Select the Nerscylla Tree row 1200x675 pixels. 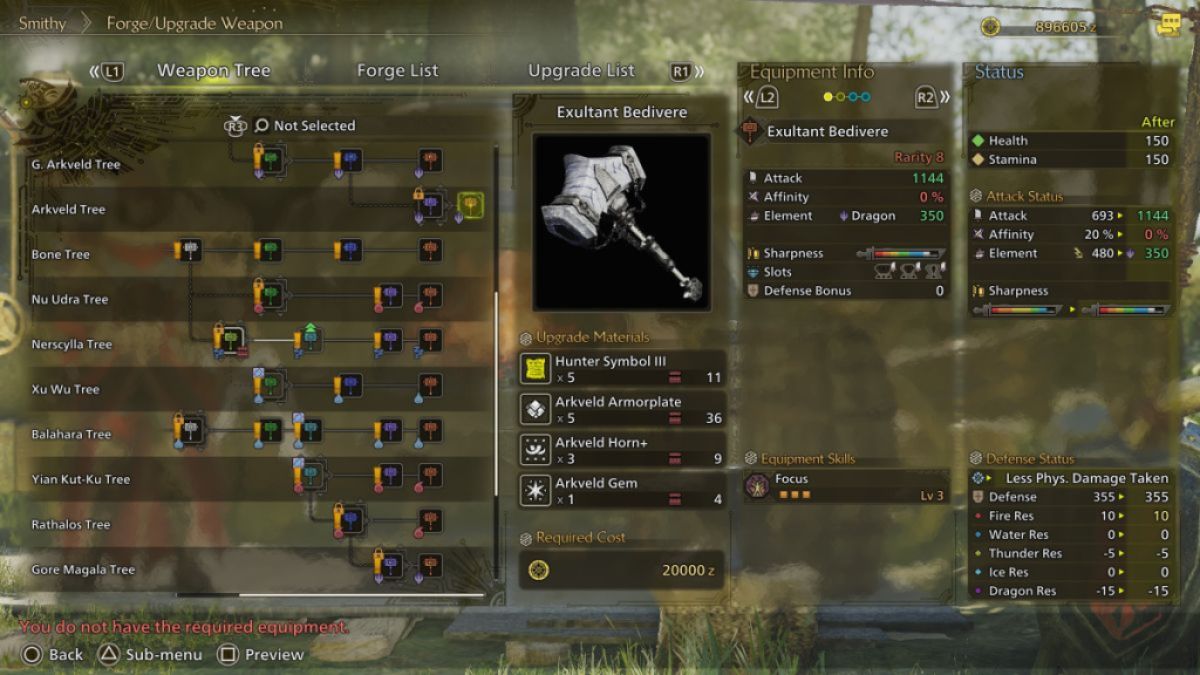(x=72, y=345)
